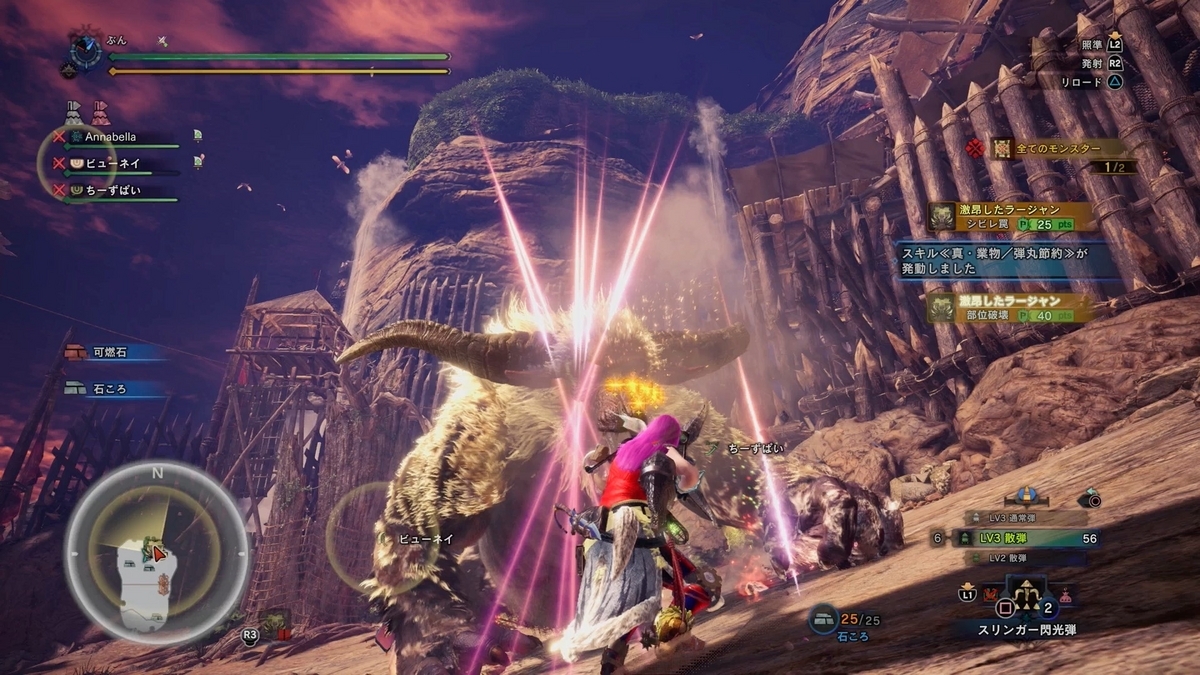The height and width of the screenshot is (675, 1200).
Task: Click the pink potion item in item bar
Action: pyautogui.click(x=1067, y=595)
